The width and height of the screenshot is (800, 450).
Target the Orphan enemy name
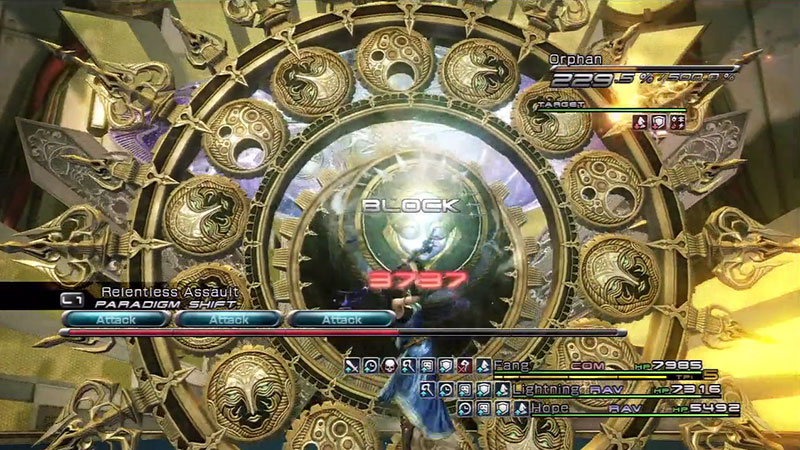click(574, 59)
